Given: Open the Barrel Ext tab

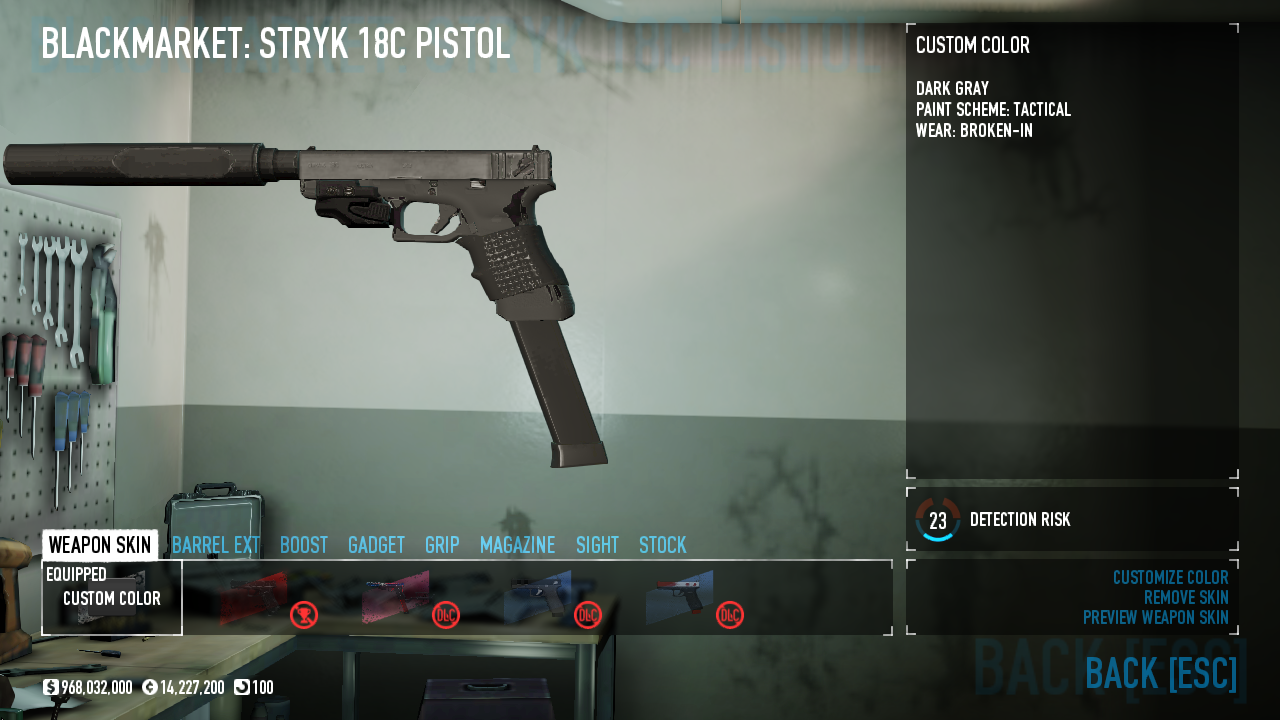Looking at the screenshot, I should tap(216, 545).
